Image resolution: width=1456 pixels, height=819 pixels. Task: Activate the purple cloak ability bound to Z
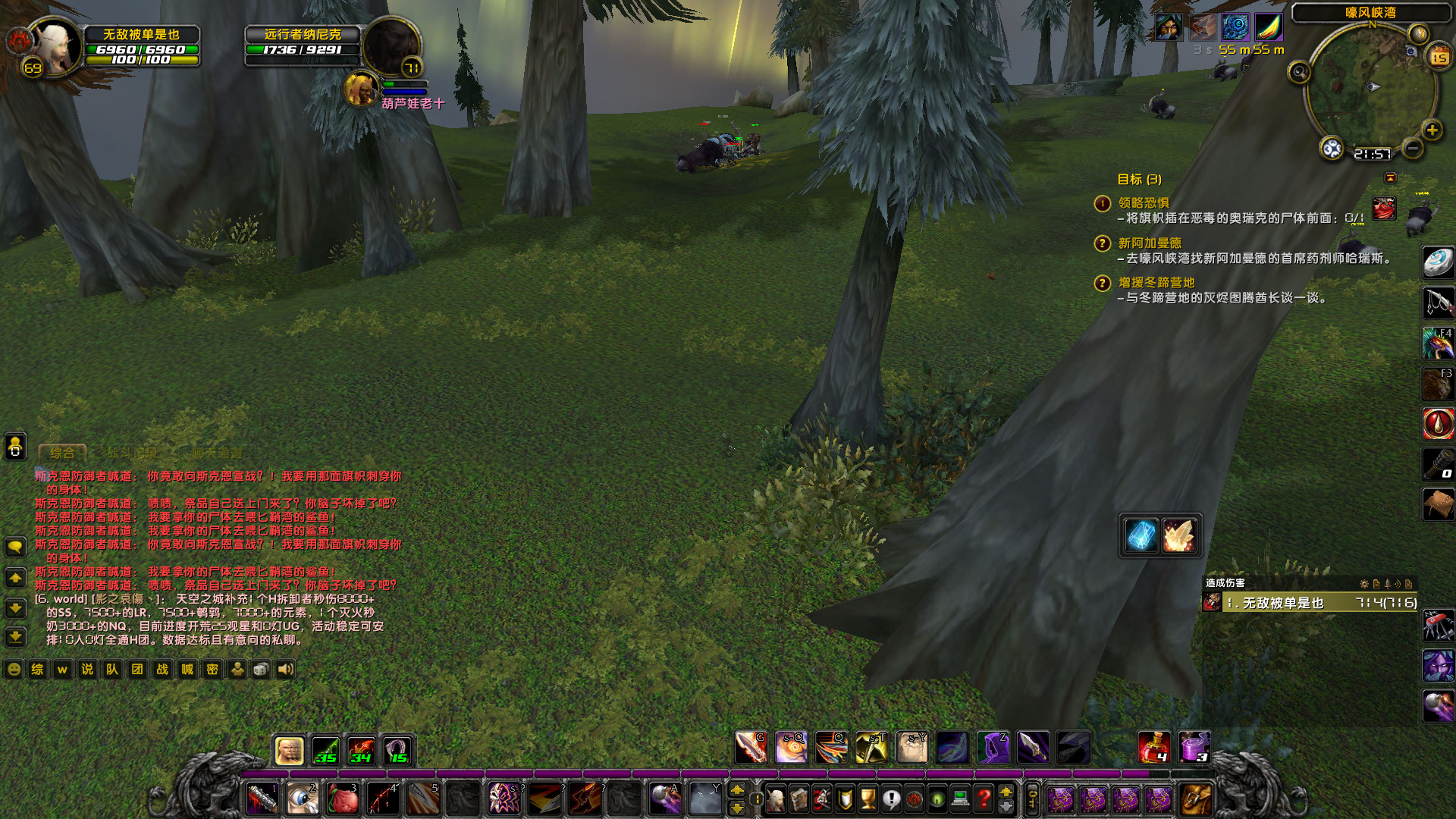pos(993,748)
